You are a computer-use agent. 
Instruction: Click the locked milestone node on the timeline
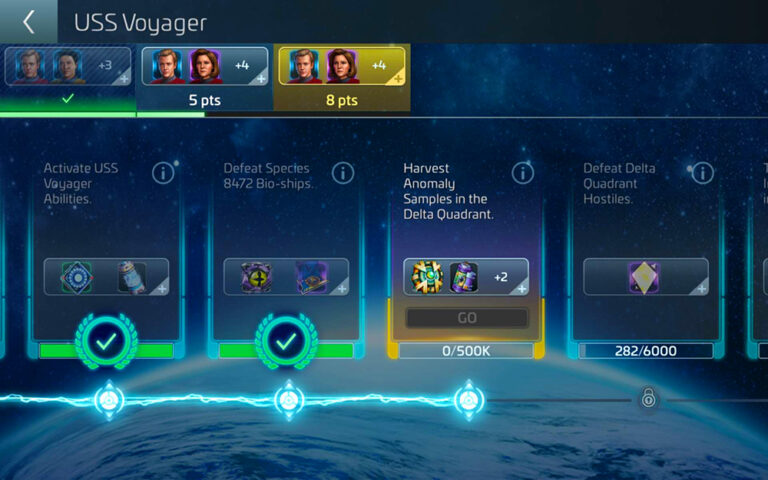pyautogui.click(x=648, y=400)
